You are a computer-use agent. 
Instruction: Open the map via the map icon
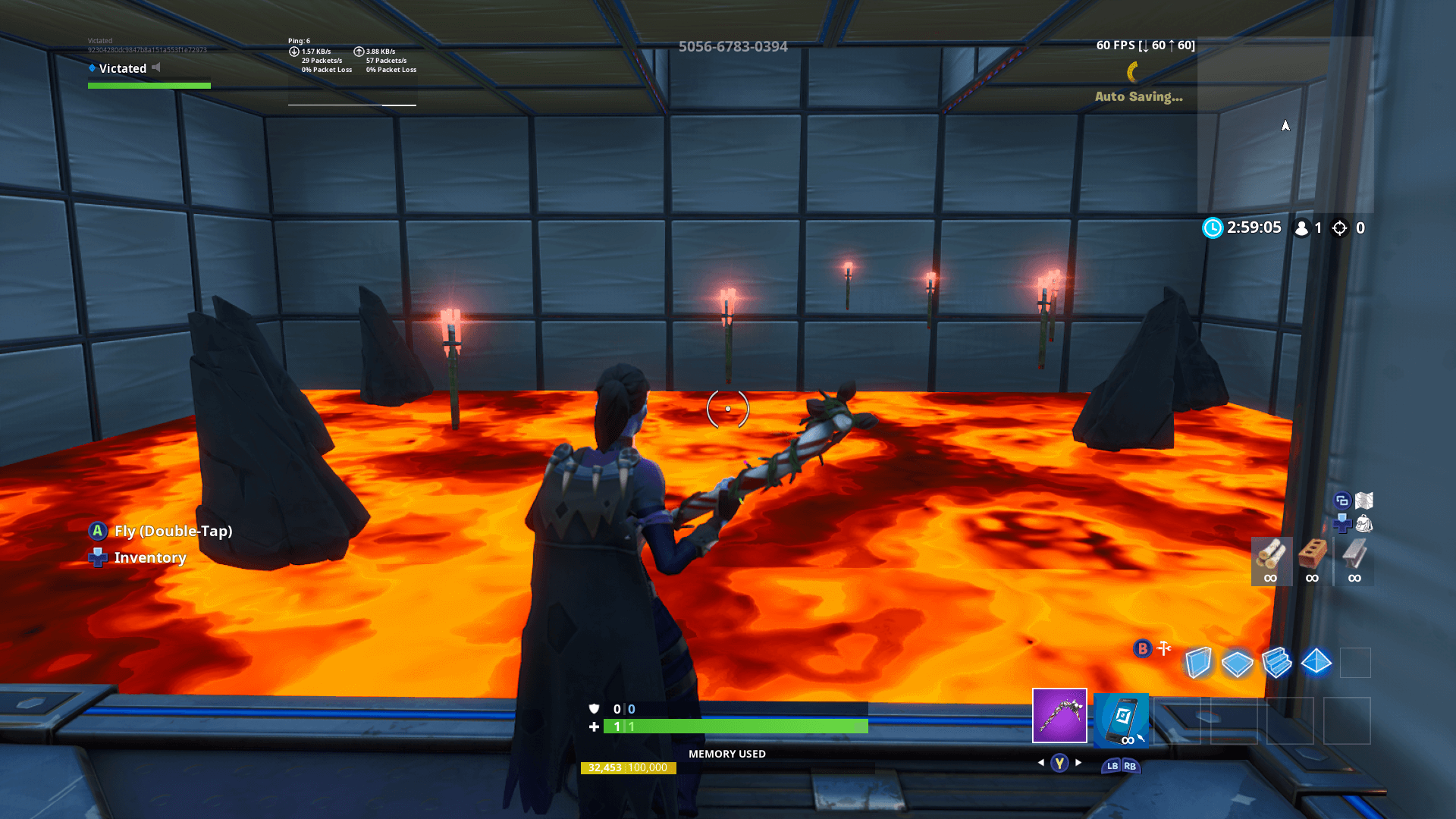tap(1363, 501)
